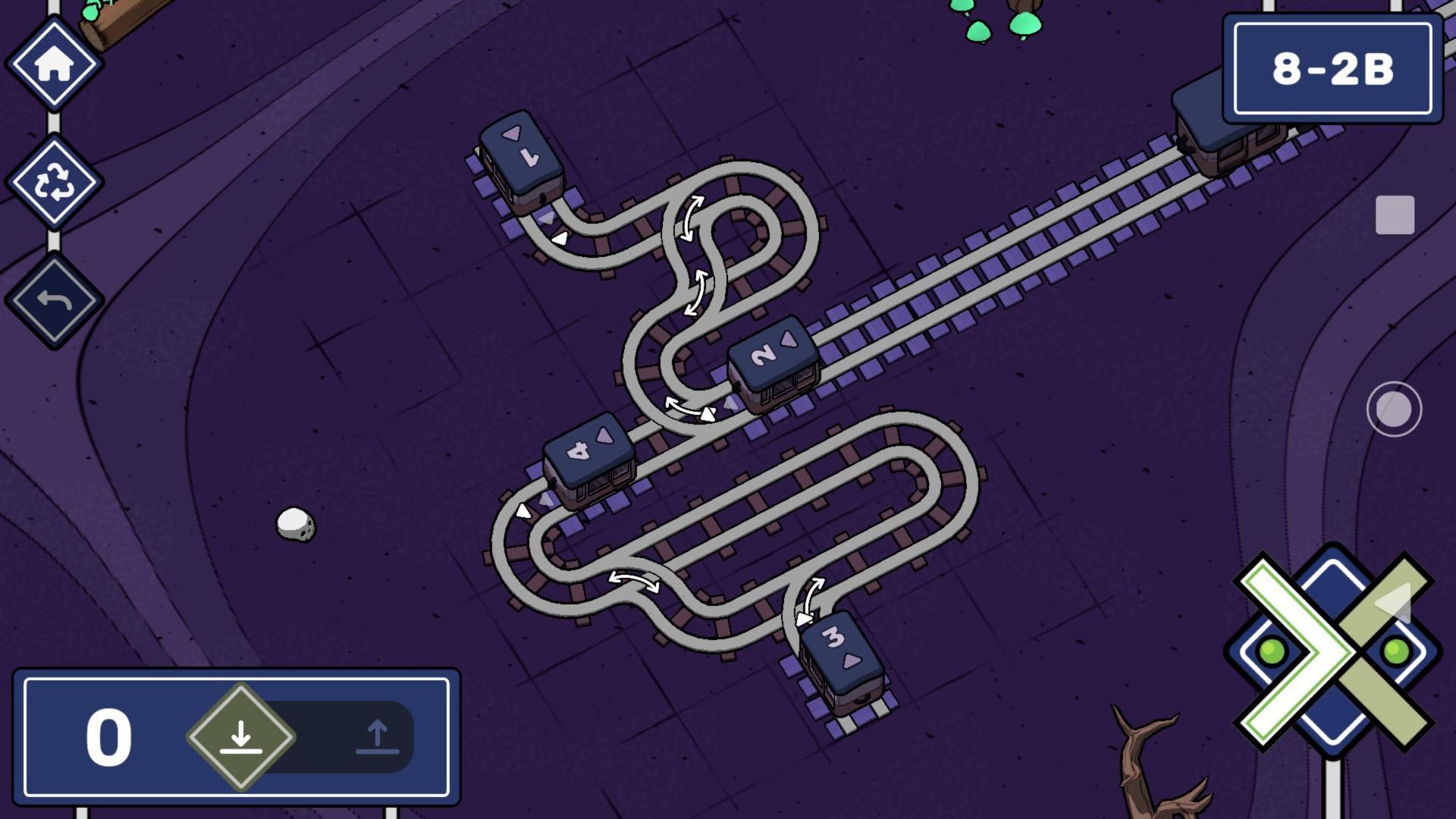Click the white square indicator on the right edge
1456x819 pixels.
click(x=1395, y=215)
